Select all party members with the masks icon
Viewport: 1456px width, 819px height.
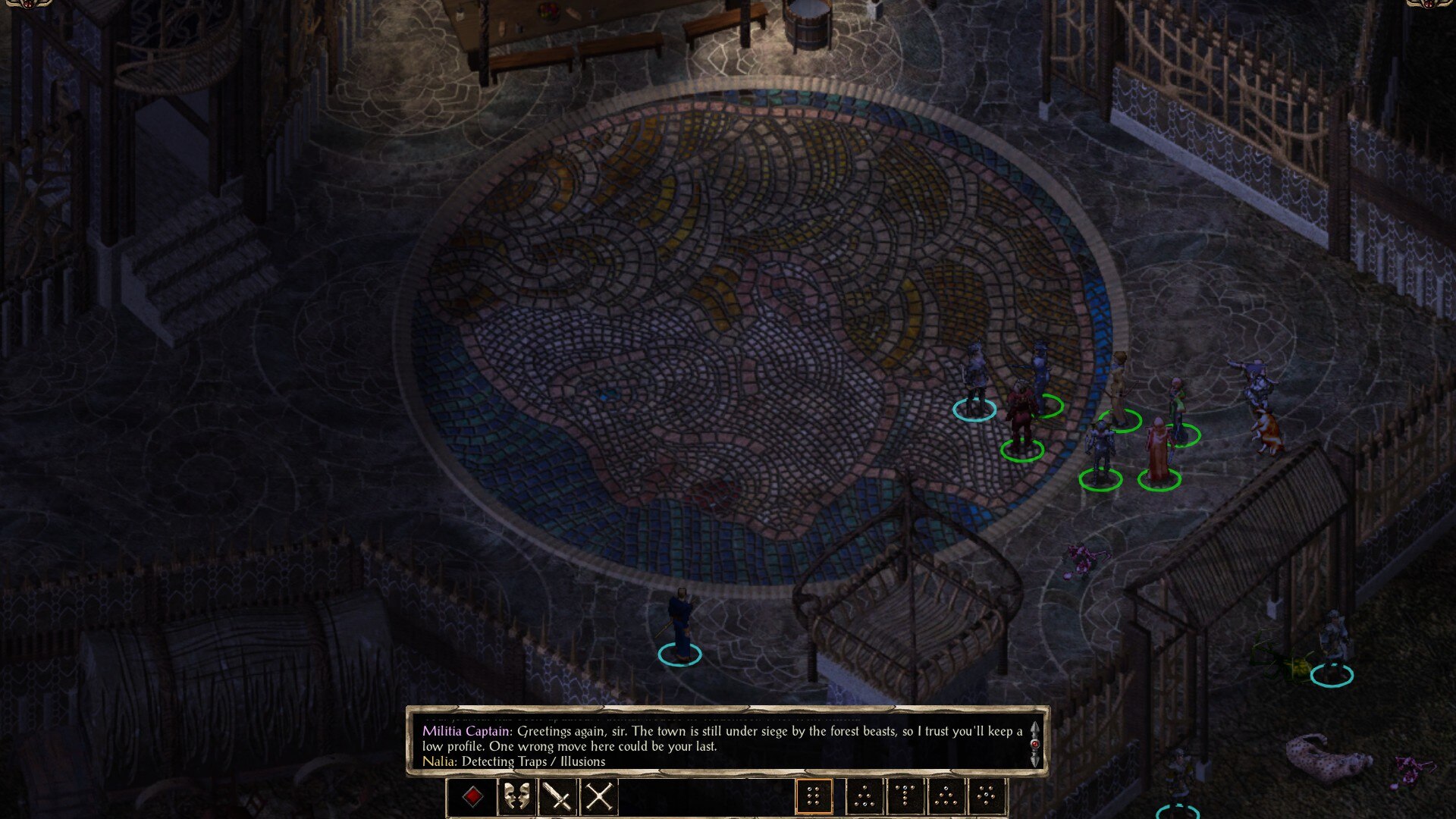click(x=517, y=795)
